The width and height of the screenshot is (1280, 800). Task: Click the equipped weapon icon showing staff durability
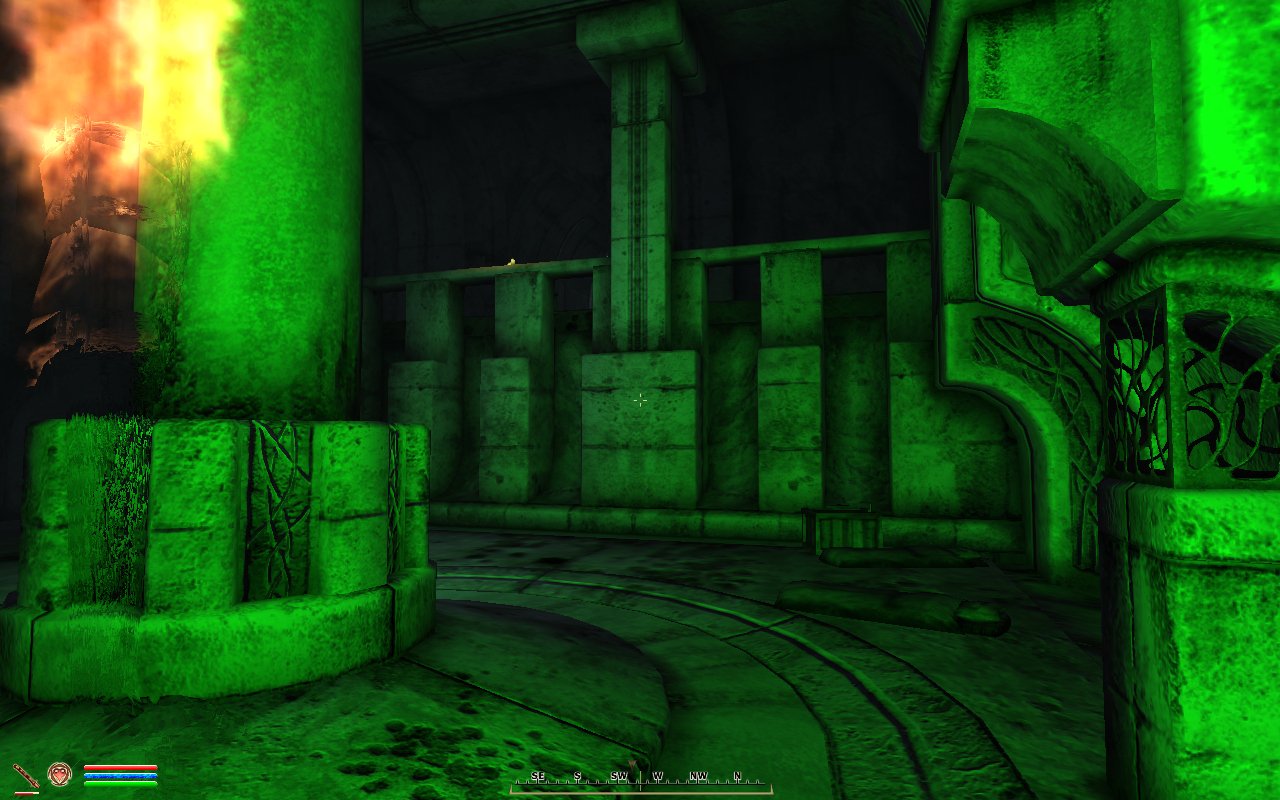point(25,774)
